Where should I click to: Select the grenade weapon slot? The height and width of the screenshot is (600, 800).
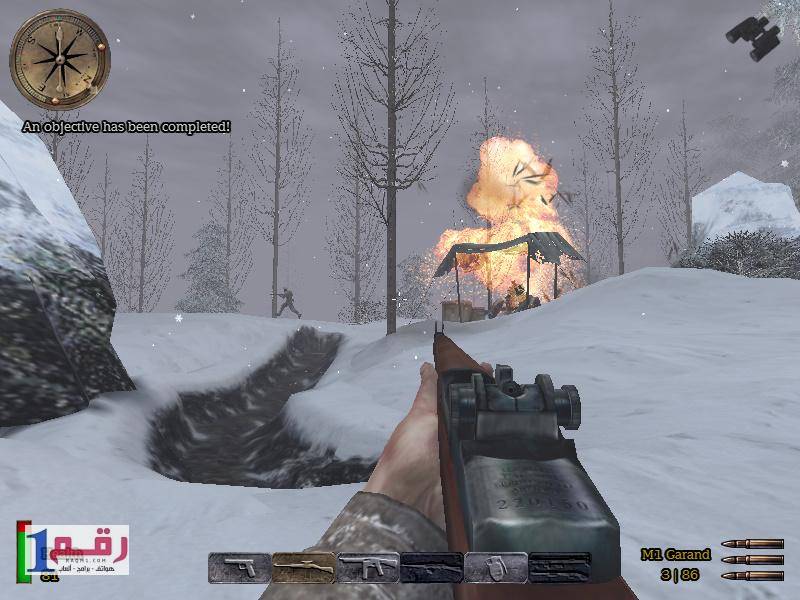pos(496,568)
